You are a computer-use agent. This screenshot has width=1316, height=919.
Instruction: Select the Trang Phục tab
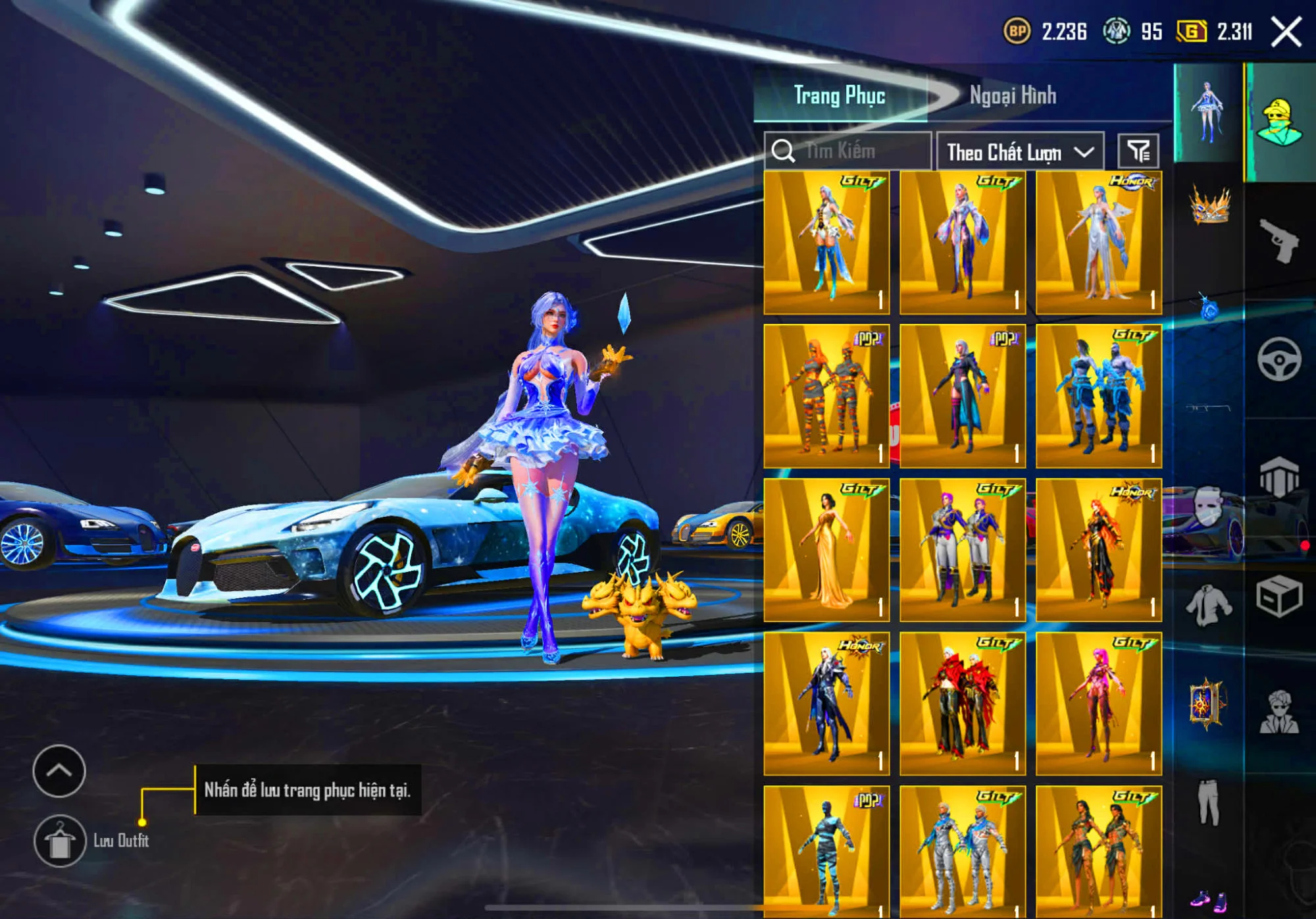tap(839, 95)
